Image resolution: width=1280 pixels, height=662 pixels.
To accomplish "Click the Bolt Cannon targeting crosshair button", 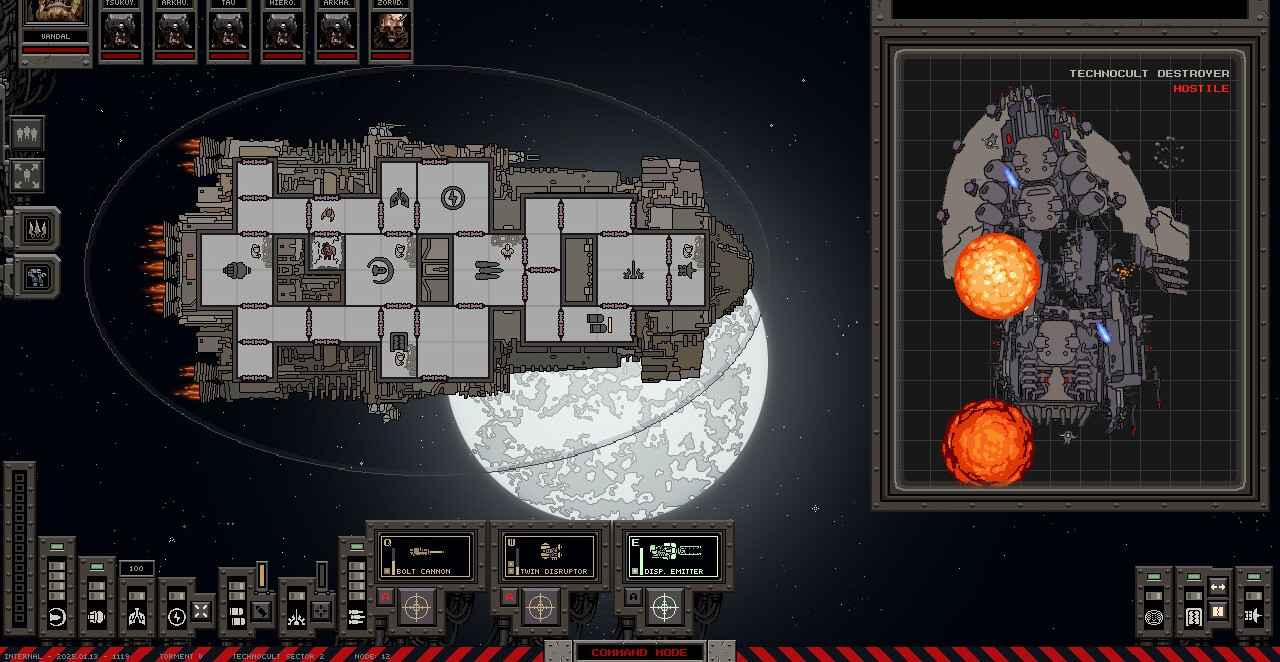I will [417, 606].
